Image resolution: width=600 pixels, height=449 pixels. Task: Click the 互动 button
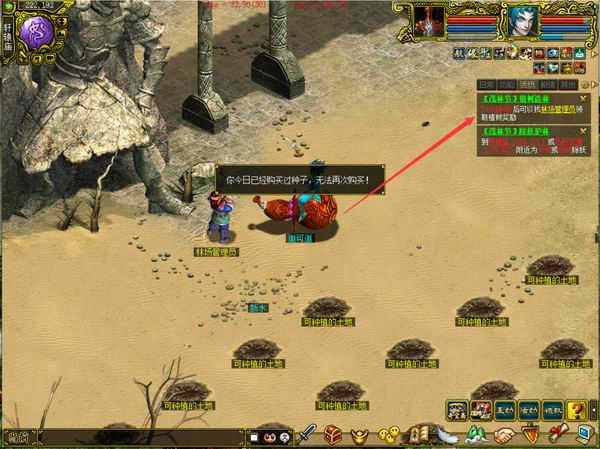[504, 410]
